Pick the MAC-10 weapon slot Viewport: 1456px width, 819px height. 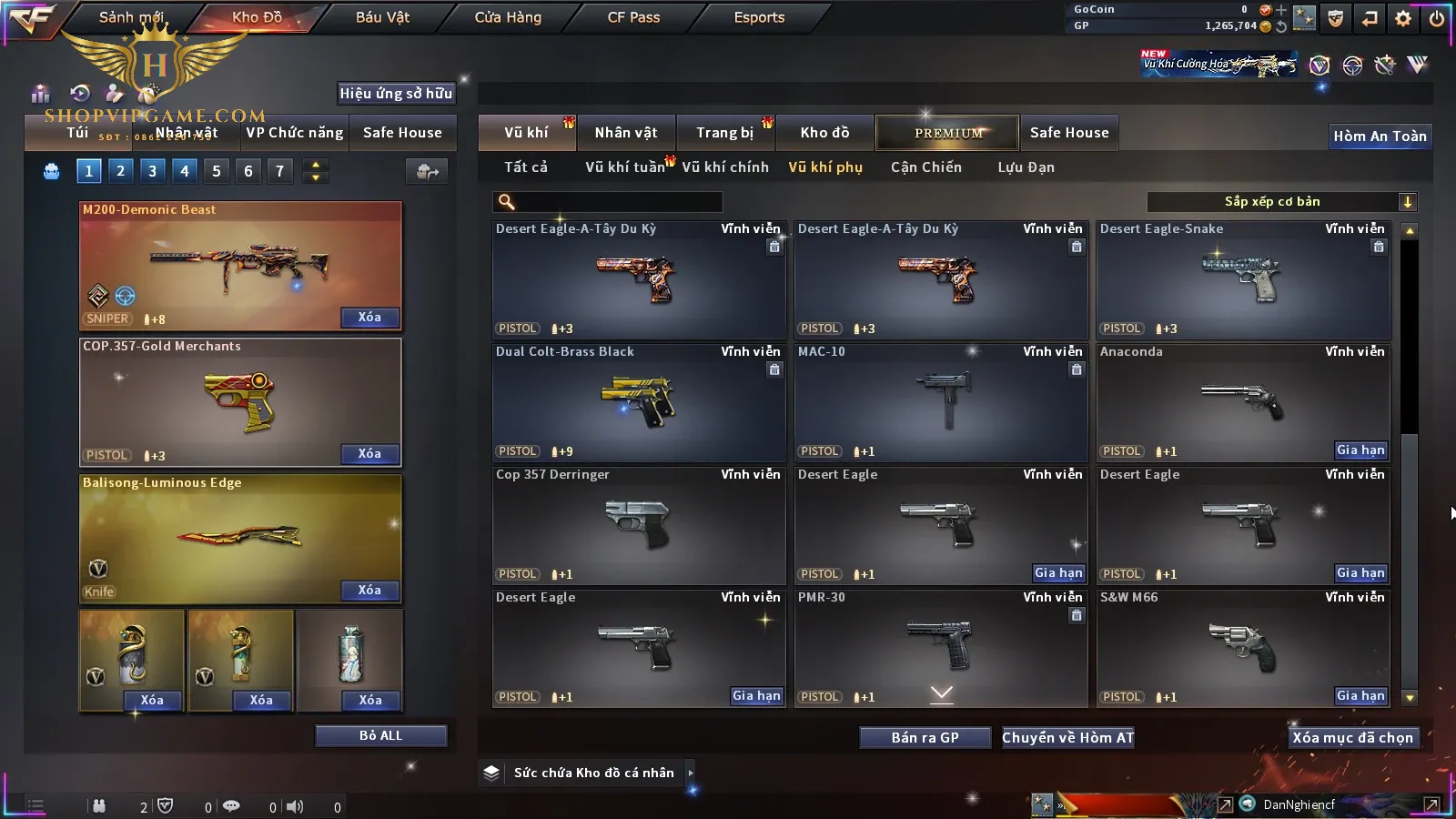tap(940, 402)
